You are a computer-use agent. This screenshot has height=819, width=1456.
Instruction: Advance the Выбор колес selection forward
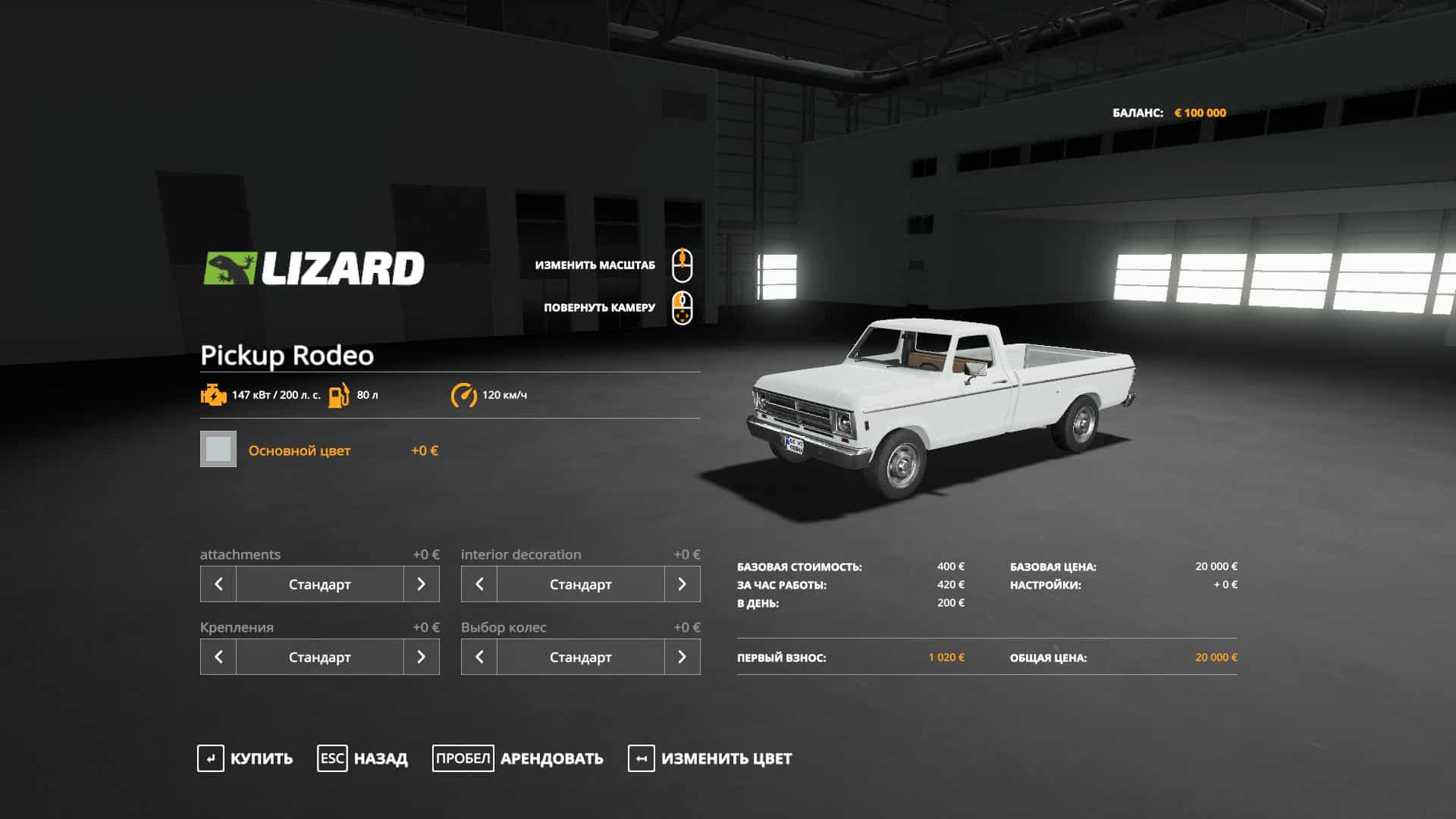point(684,657)
